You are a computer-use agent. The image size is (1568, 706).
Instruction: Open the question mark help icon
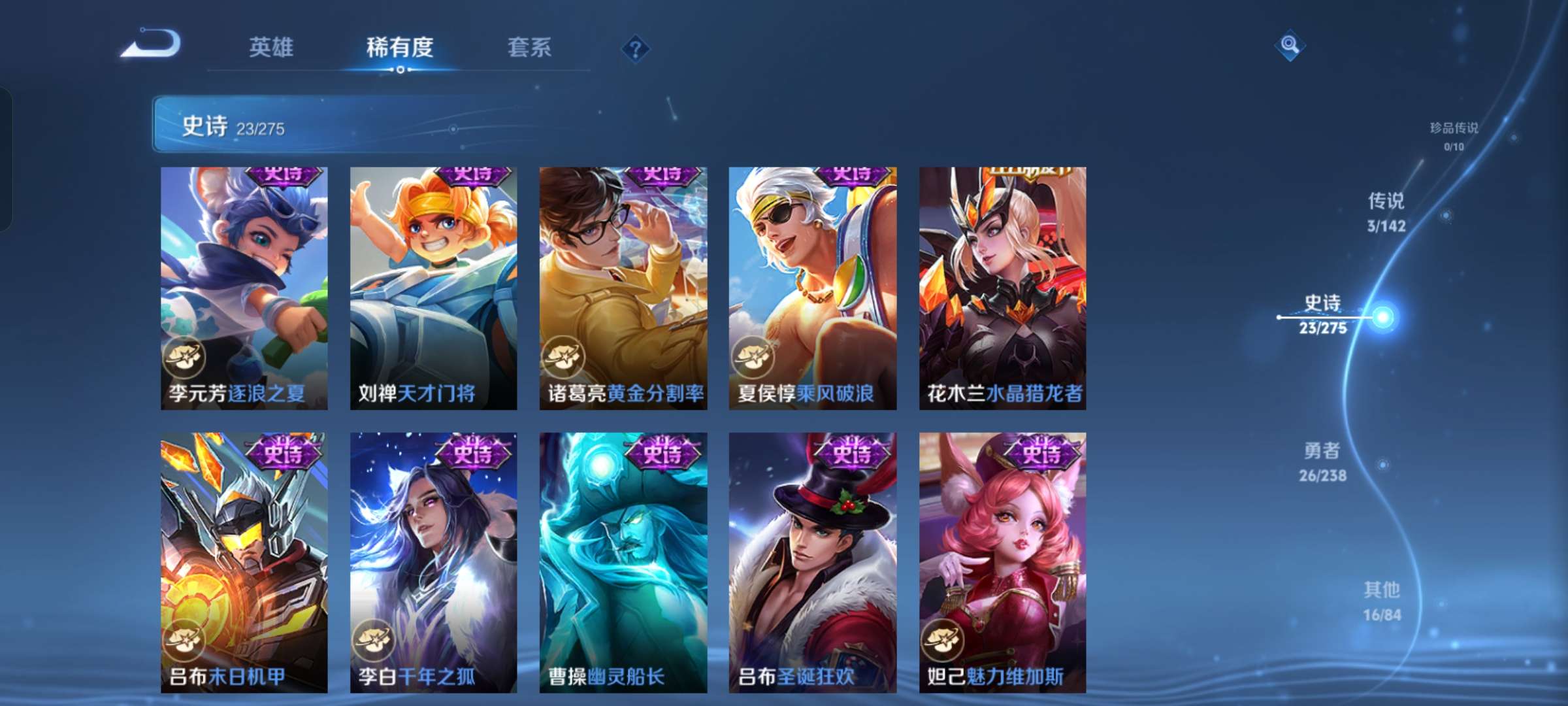[x=637, y=48]
